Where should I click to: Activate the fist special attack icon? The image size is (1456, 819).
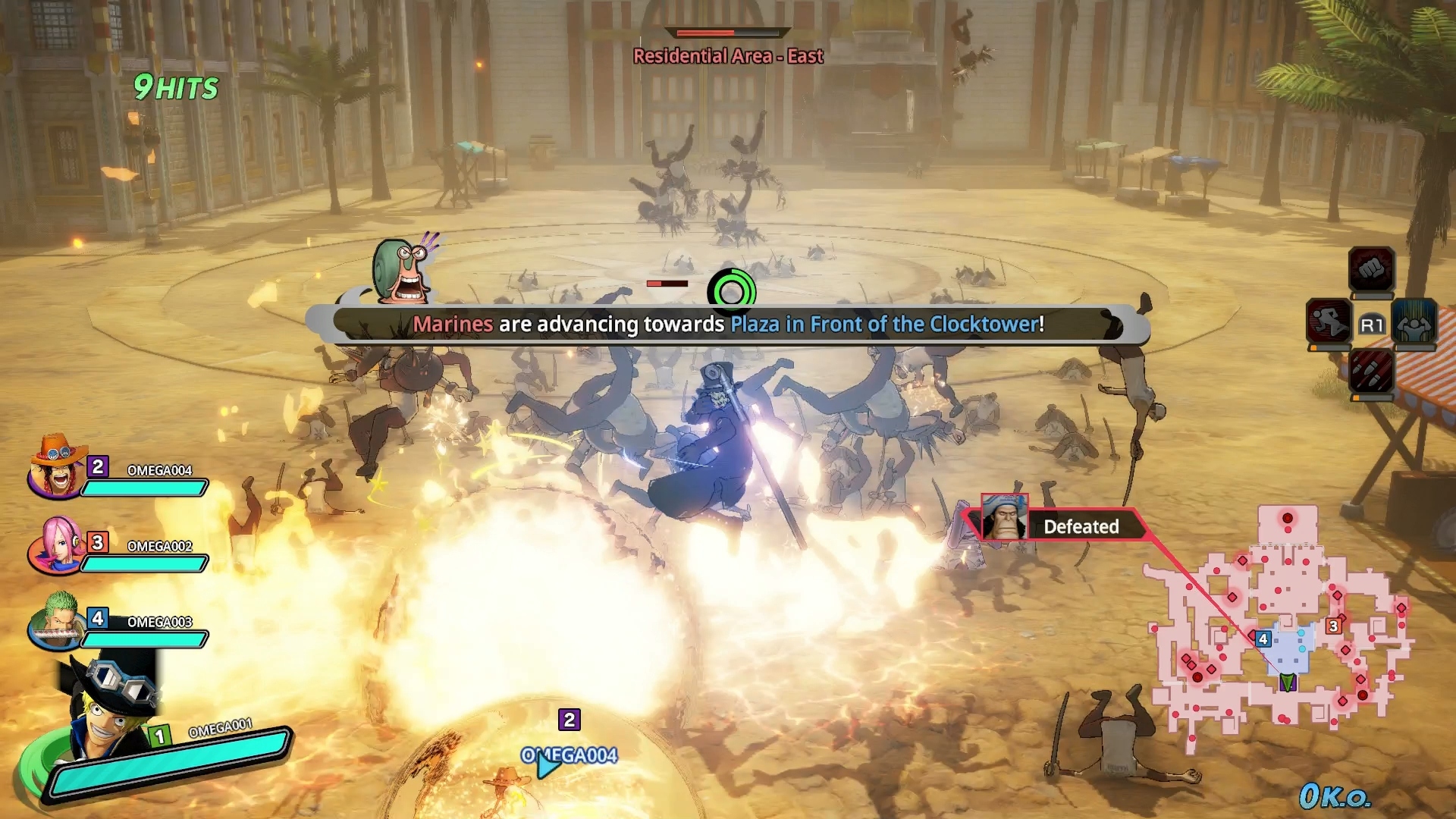(1371, 269)
